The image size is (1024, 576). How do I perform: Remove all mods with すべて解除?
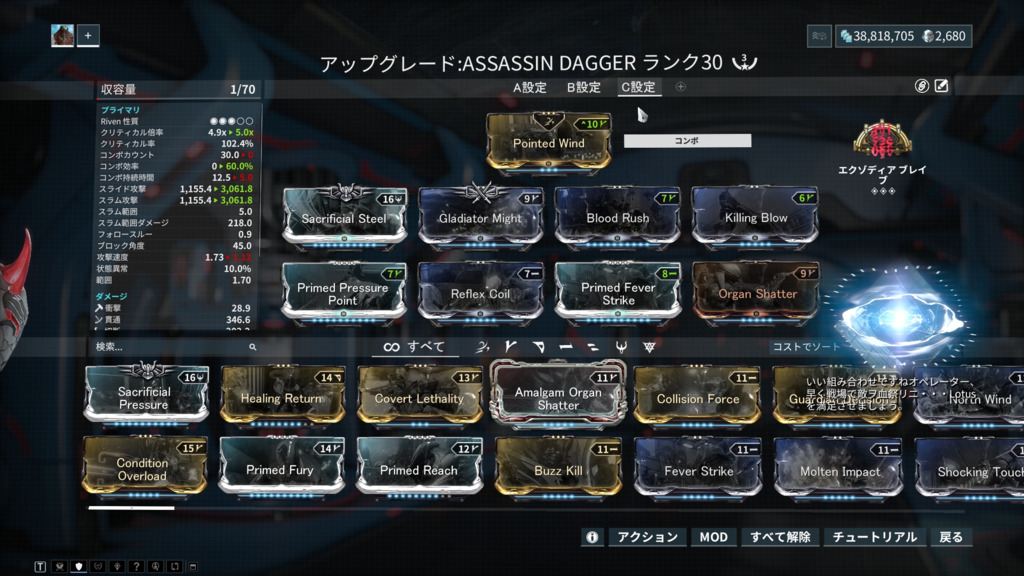780,537
